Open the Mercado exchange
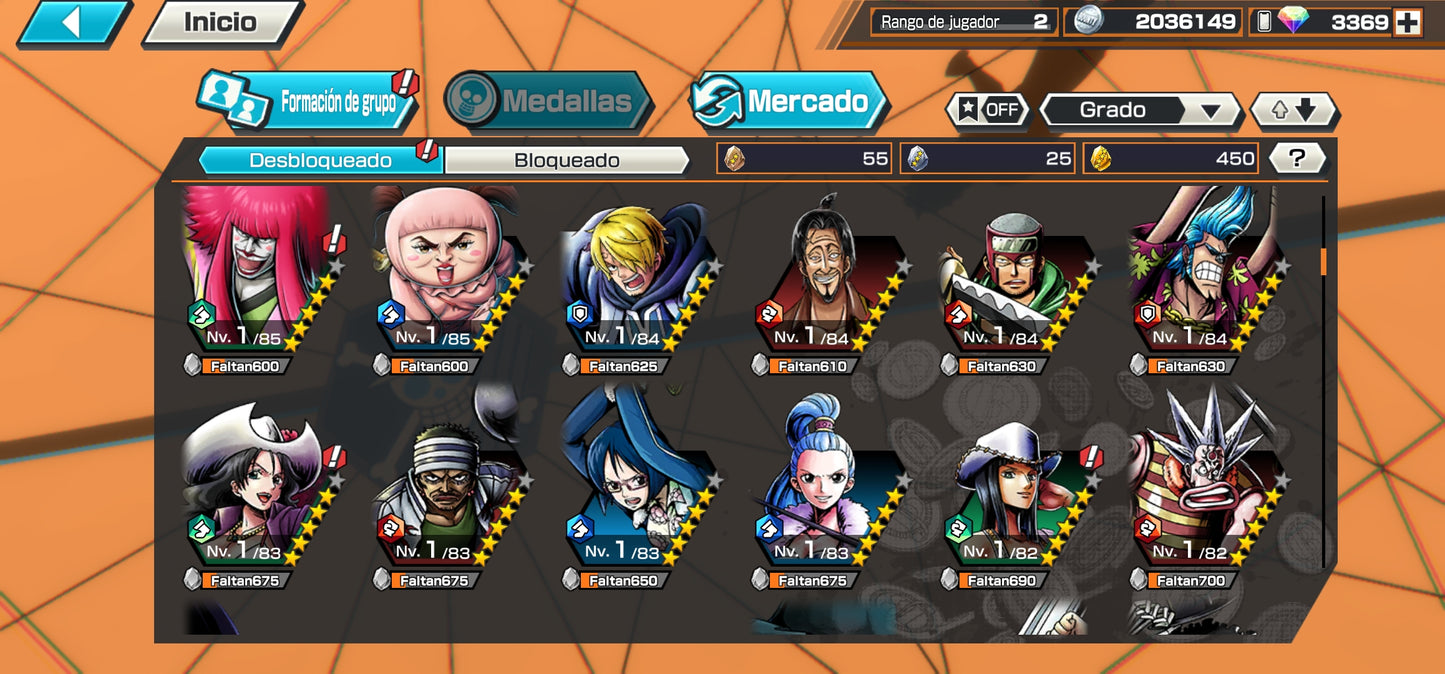Viewport: 1445px width, 674px height. click(789, 101)
